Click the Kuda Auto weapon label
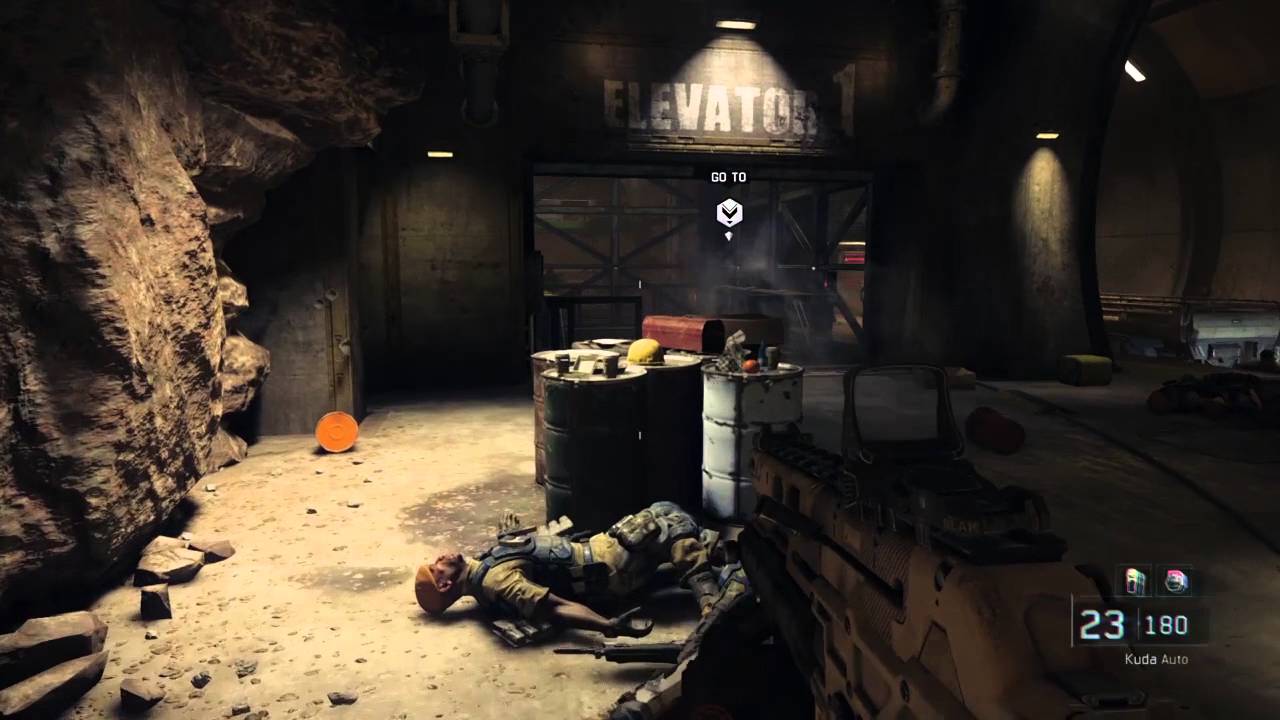Image resolution: width=1280 pixels, height=720 pixels. (x=1156, y=659)
